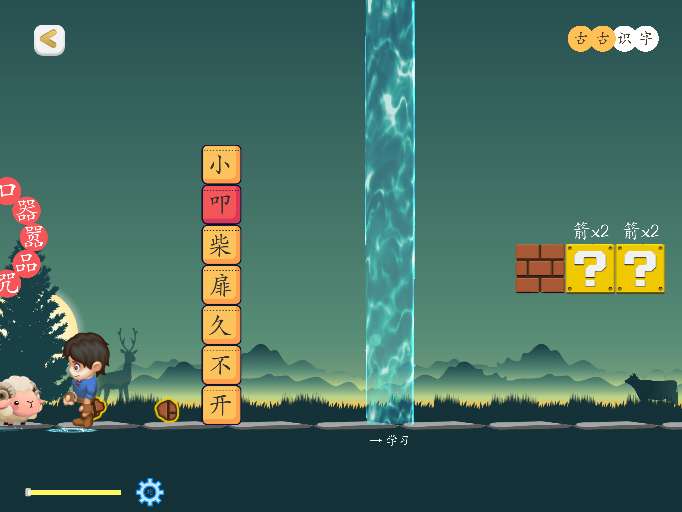Choose the 不 character tile
Viewport: 682px width, 512px height.
click(x=221, y=365)
